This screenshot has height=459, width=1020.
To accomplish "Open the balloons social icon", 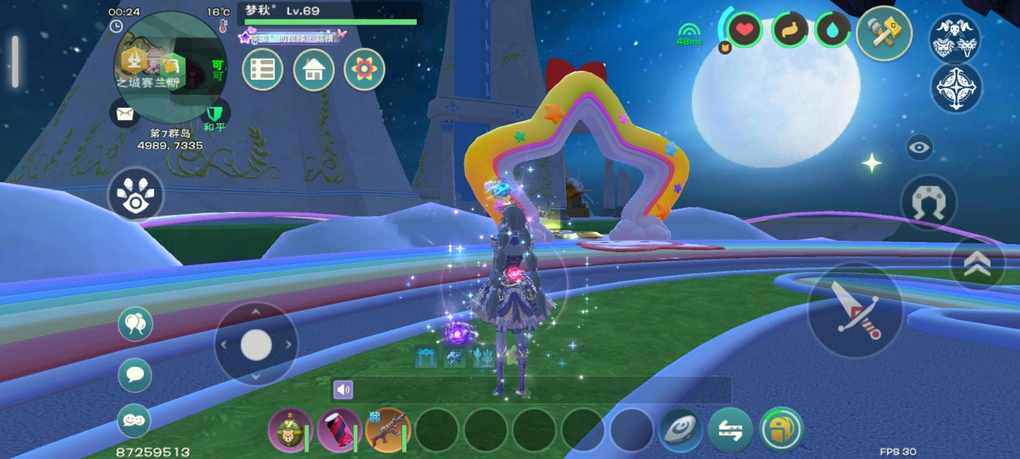I will click(135, 323).
